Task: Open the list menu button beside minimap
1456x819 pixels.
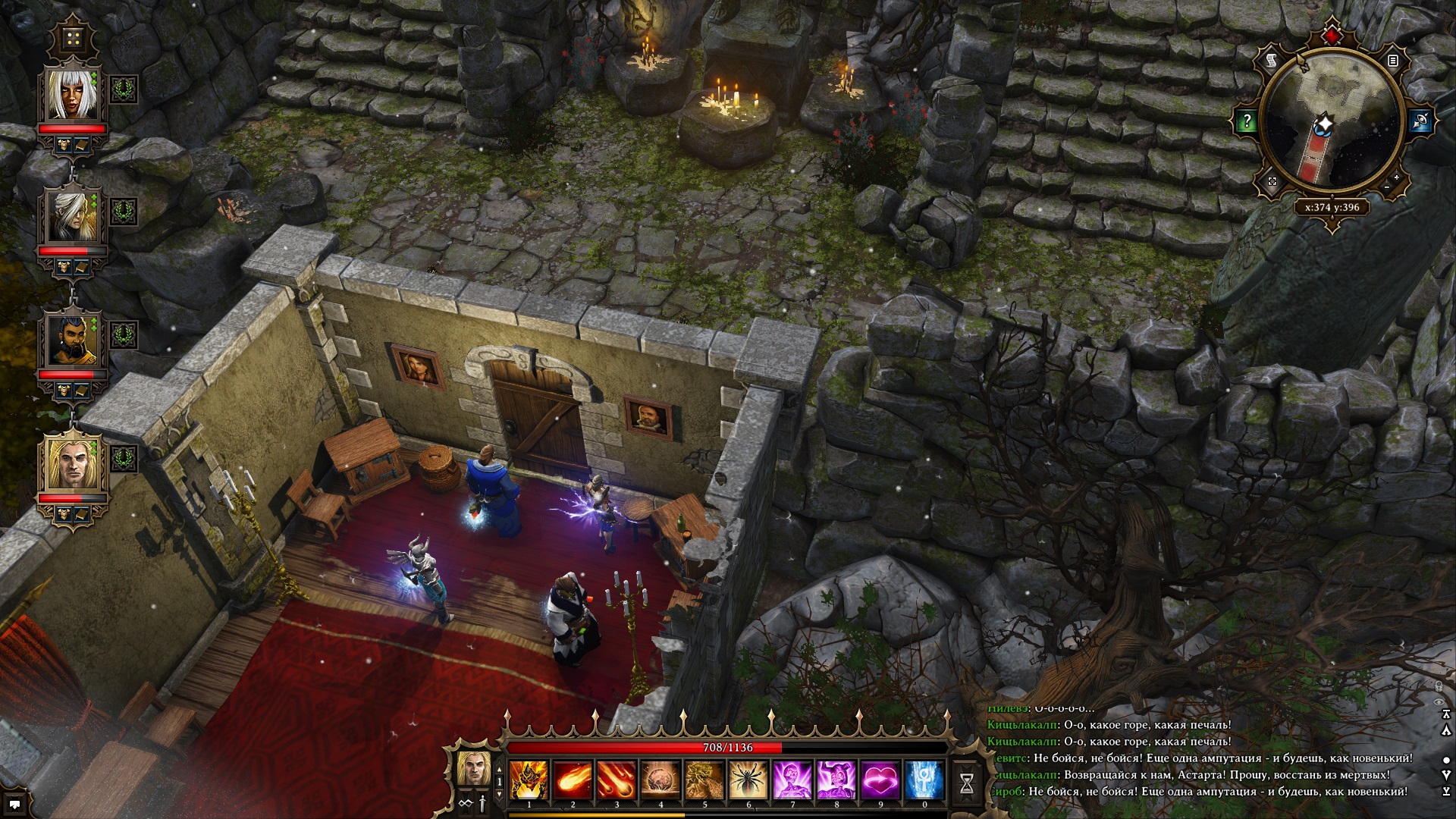Action: pos(1393,61)
